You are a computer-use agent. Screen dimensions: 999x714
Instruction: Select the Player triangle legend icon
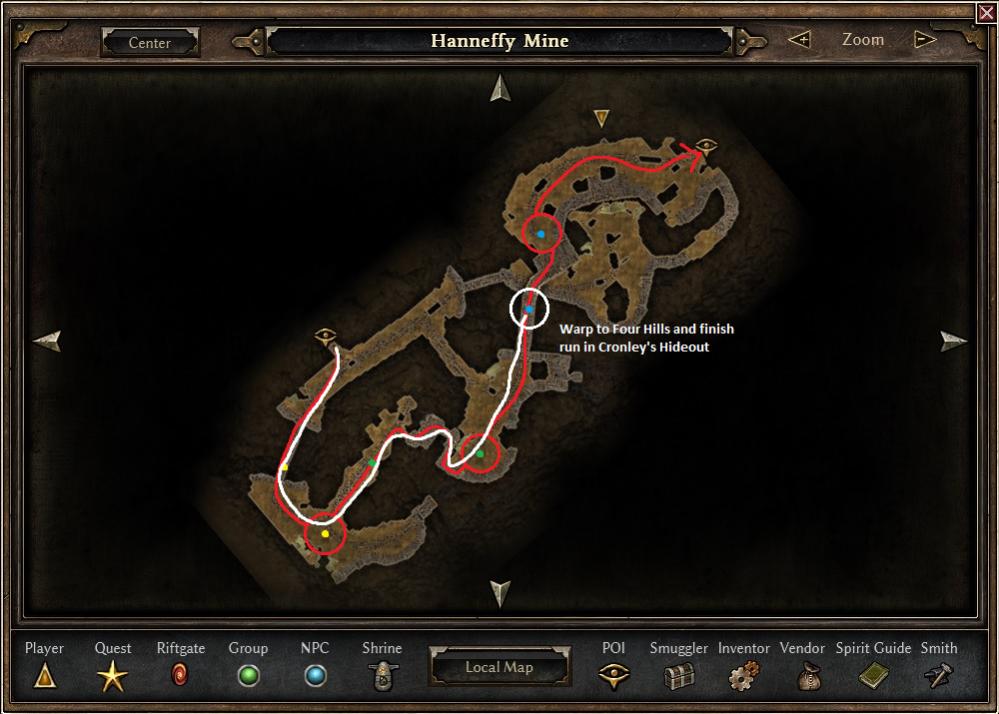click(44, 677)
